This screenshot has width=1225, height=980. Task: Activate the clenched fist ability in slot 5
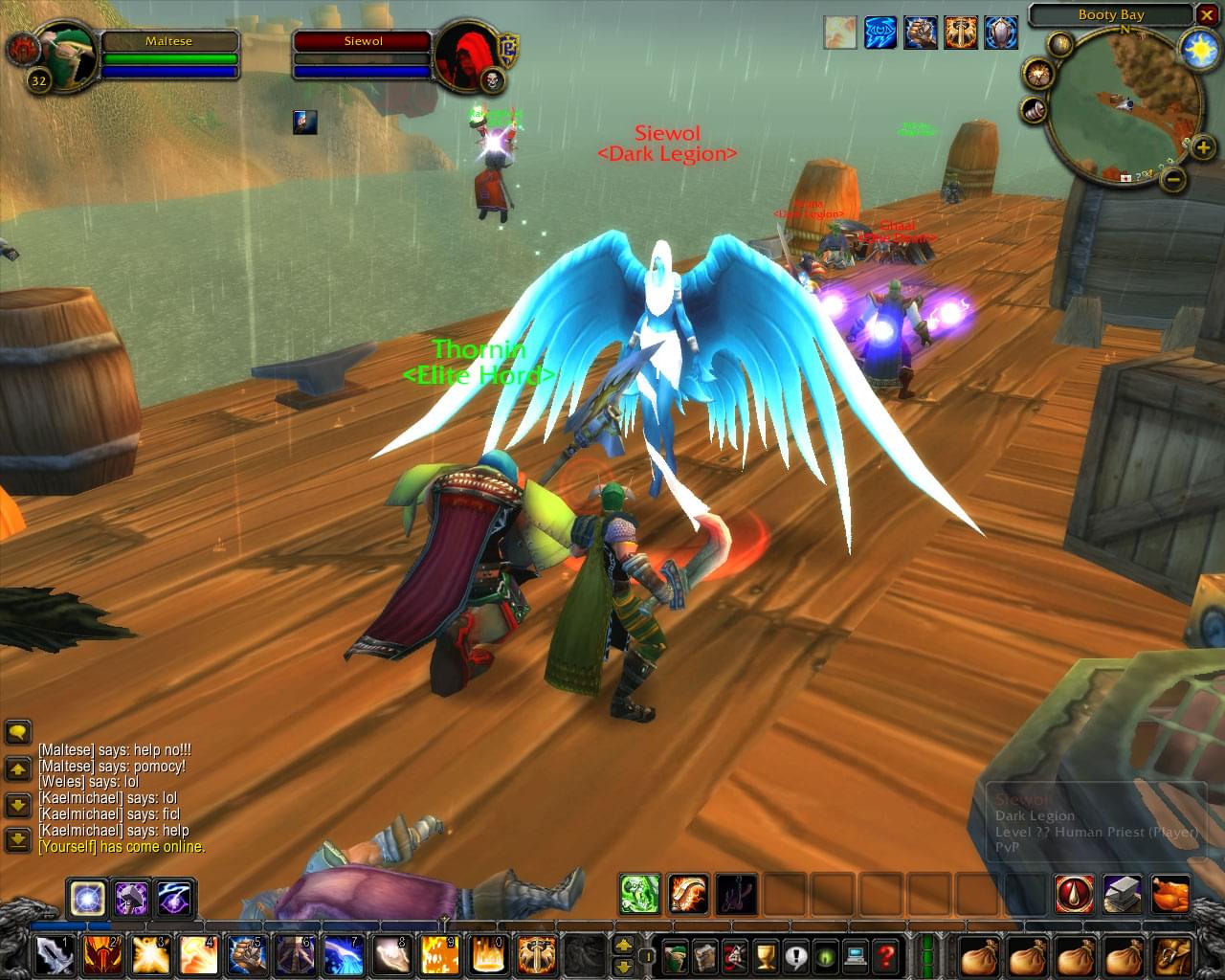point(247,955)
